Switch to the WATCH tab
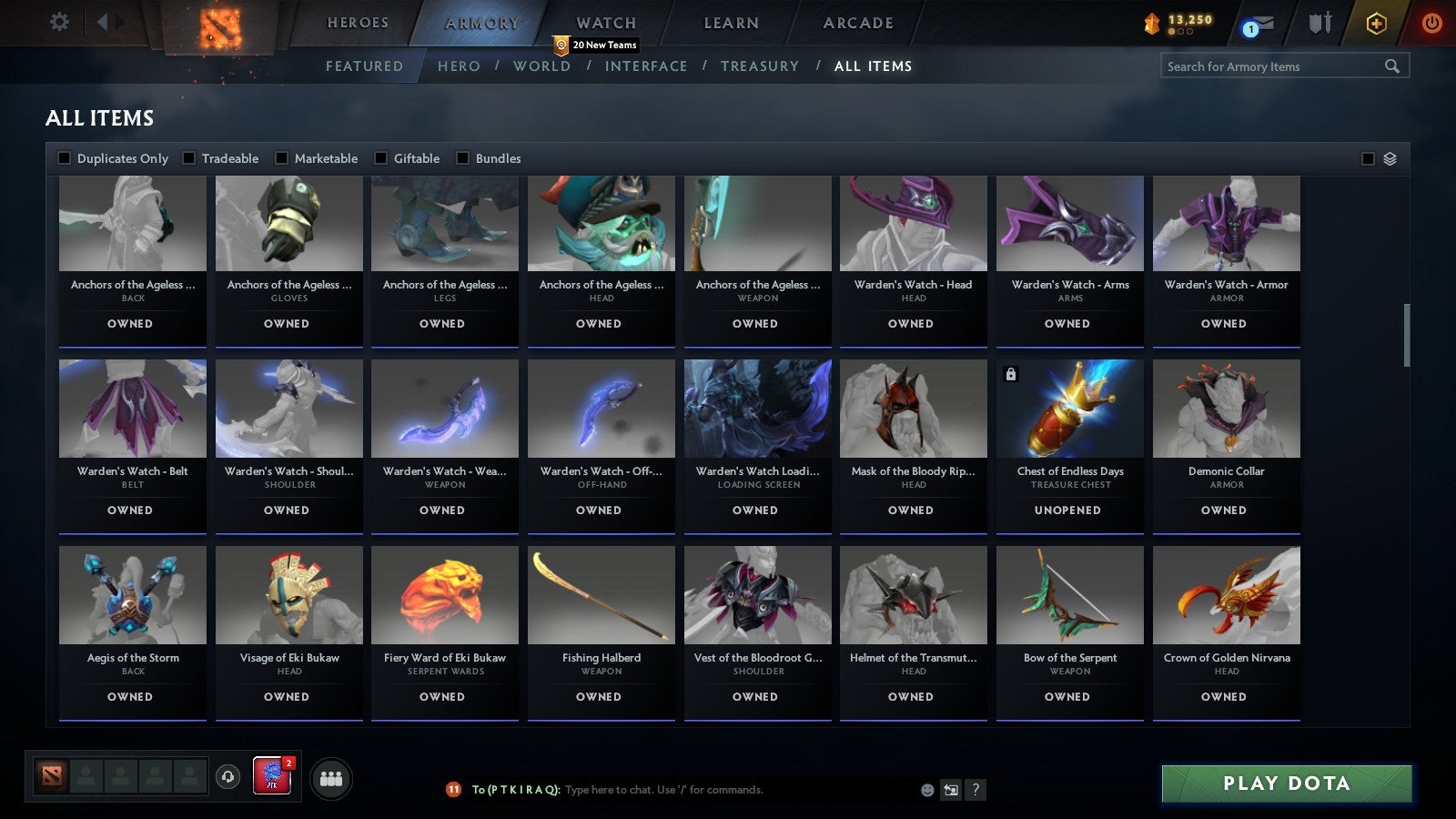Viewport: 1456px width, 819px height. click(604, 22)
